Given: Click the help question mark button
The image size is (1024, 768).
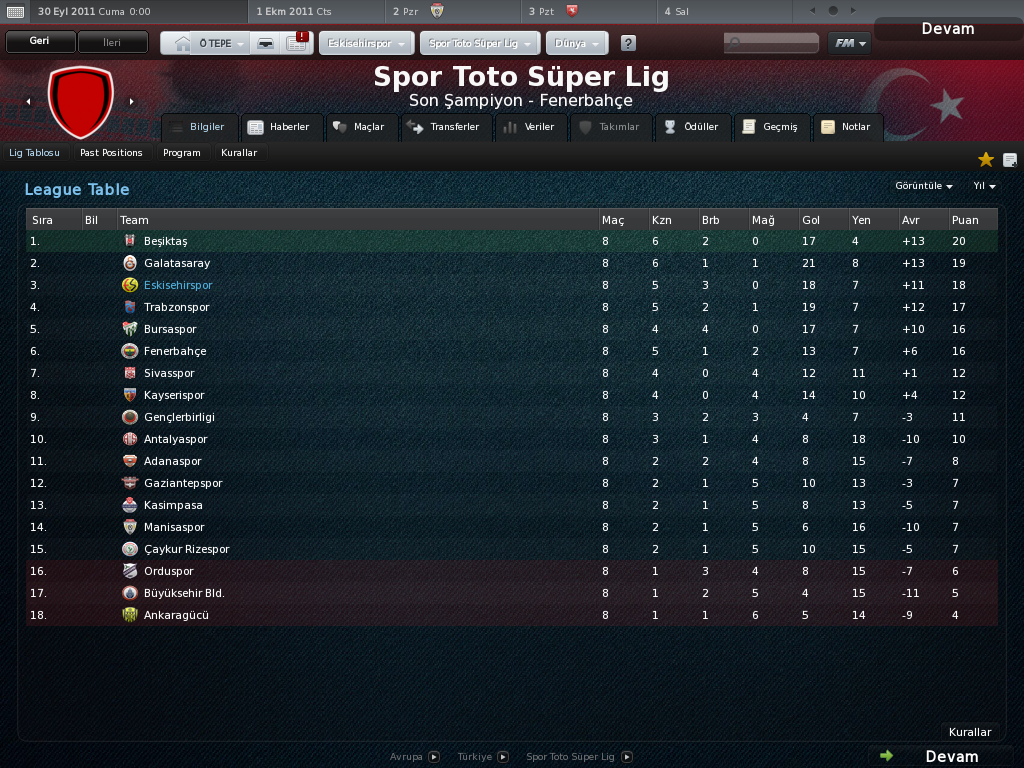Looking at the screenshot, I should [x=628, y=44].
